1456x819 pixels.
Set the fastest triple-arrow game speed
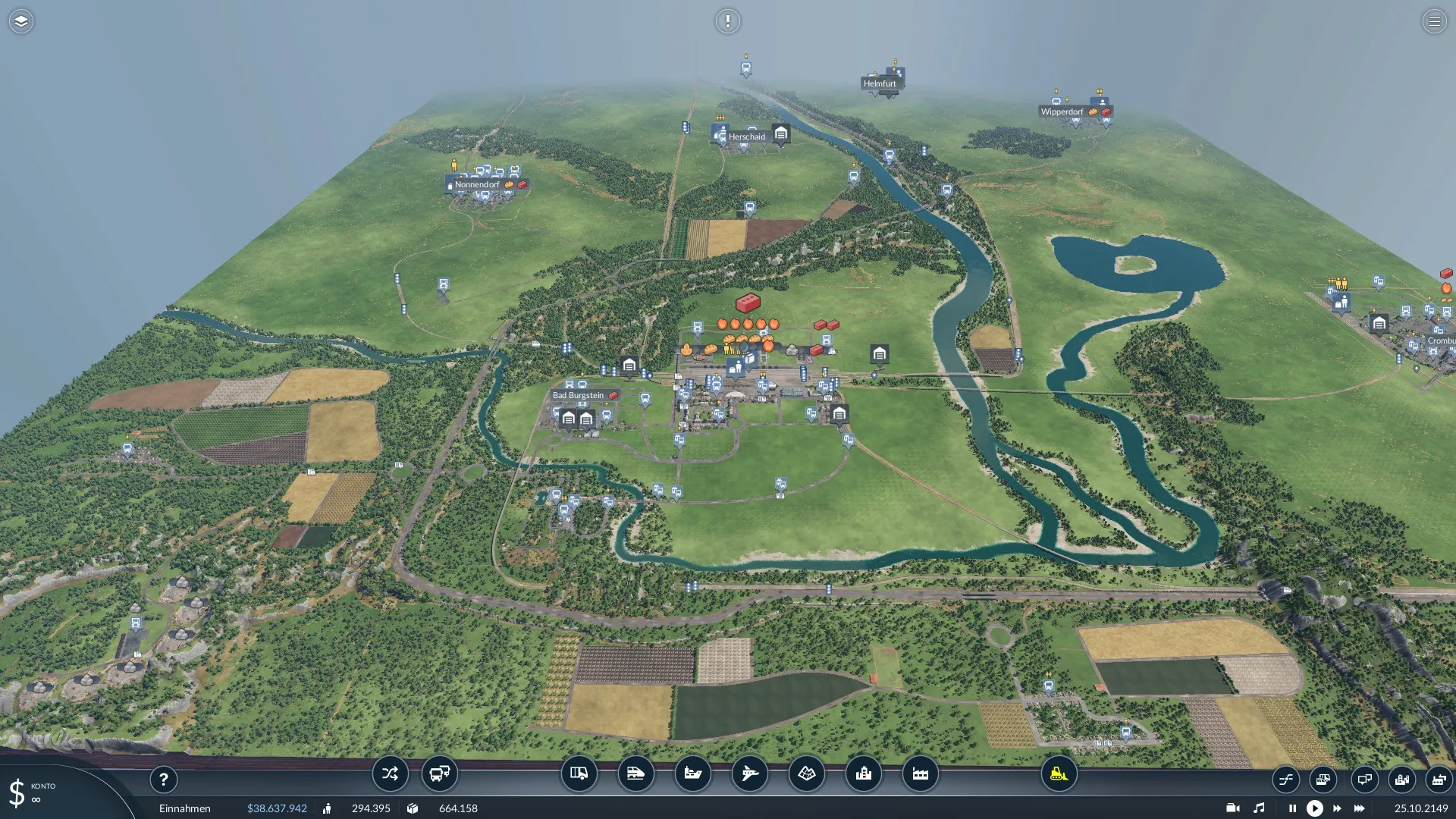tap(1359, 808)
